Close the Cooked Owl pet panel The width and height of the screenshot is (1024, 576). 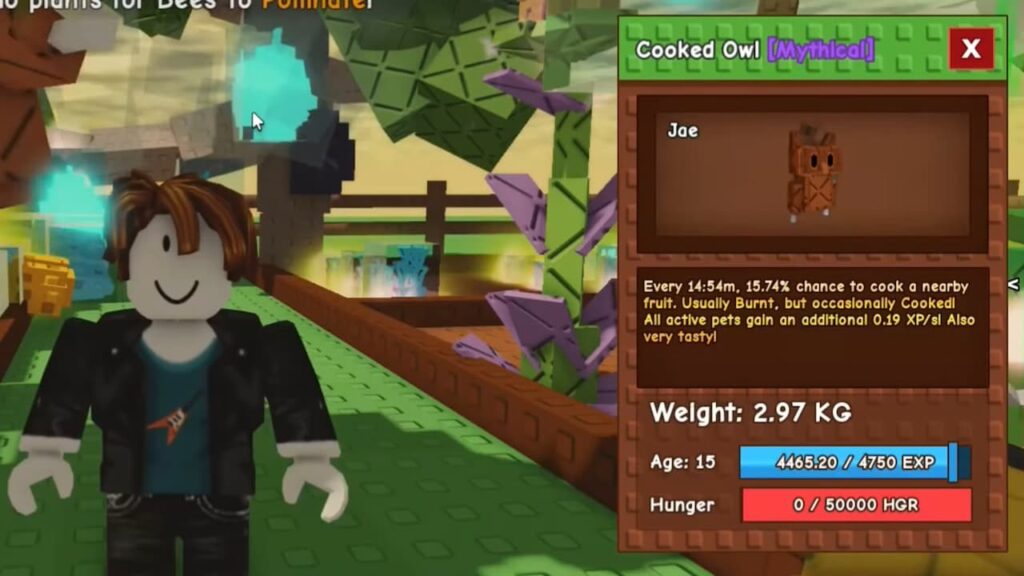tap(970, 49)
